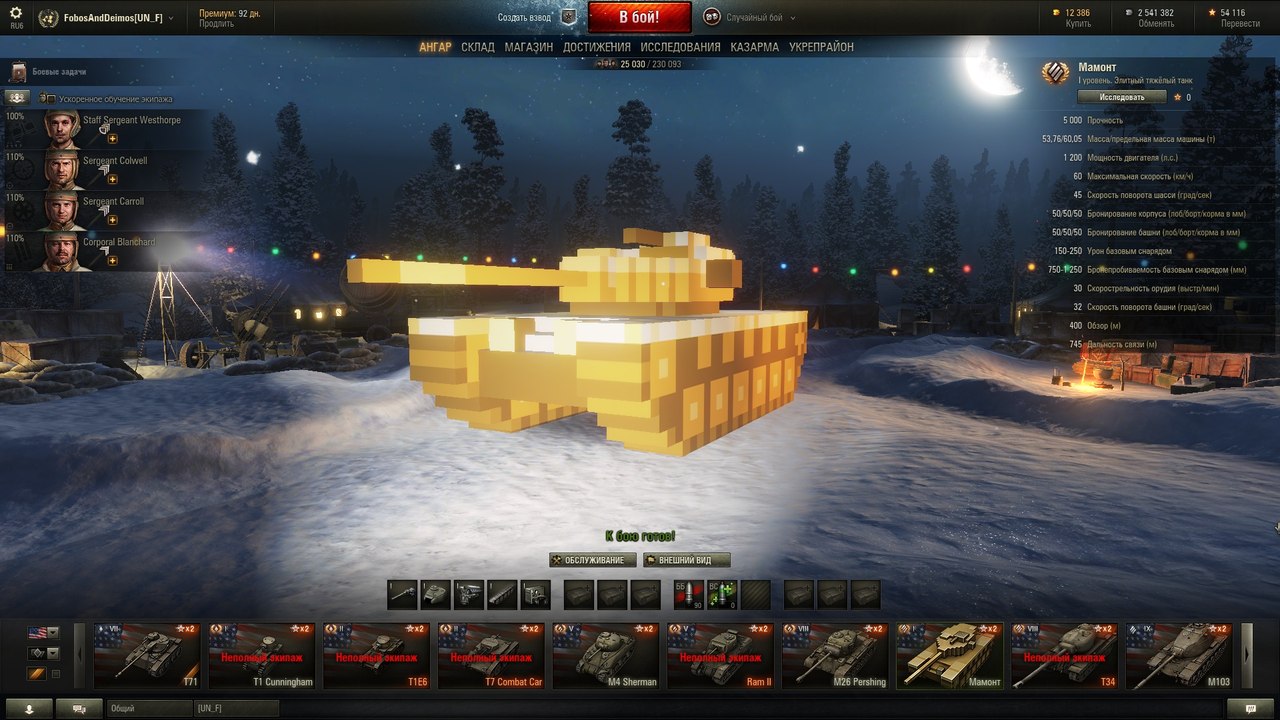Image resolution: width=1280 pixels, height=720 pixels.
Task: Select the T71 tank in carousel
Action: click(x=151, y=656)
